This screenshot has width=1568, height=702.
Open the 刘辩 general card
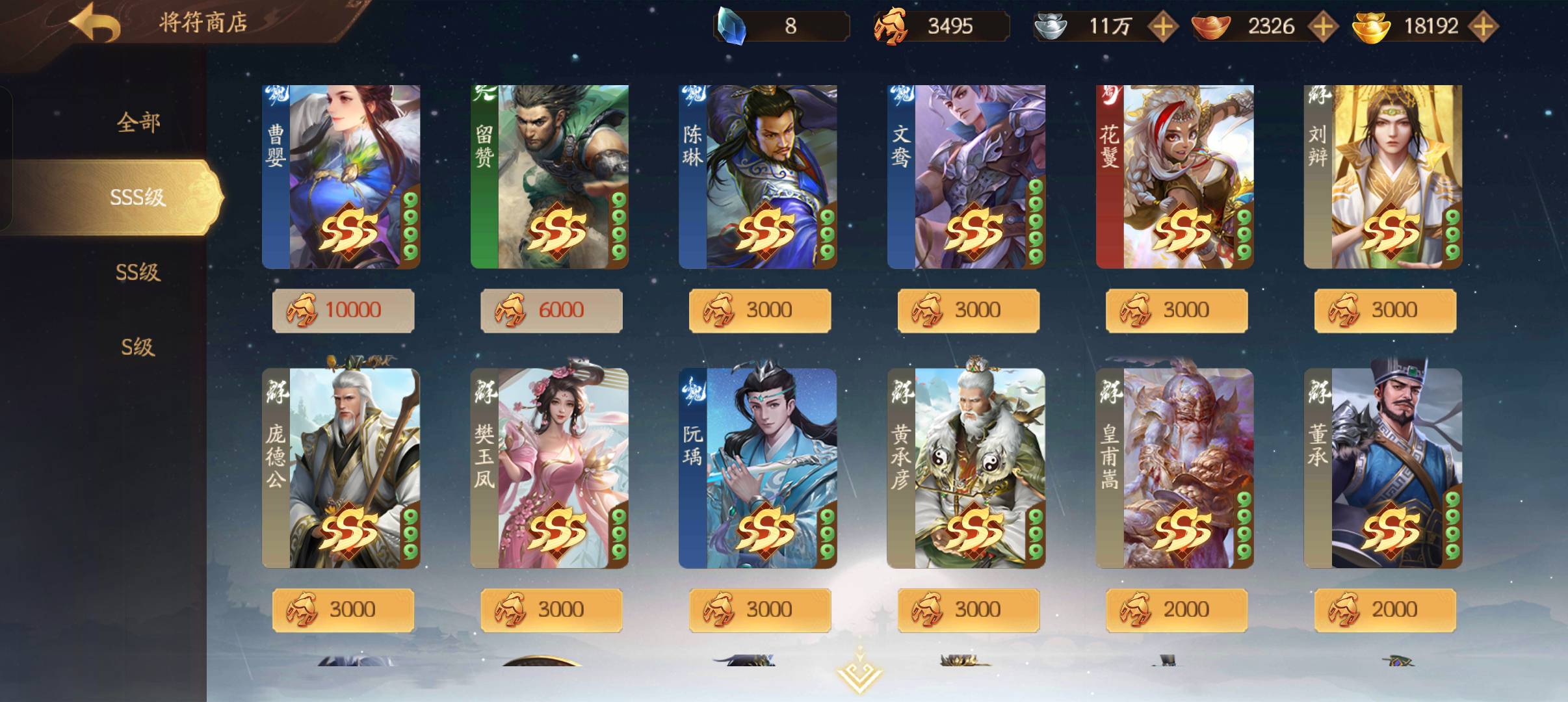(x=1383, y=177)
